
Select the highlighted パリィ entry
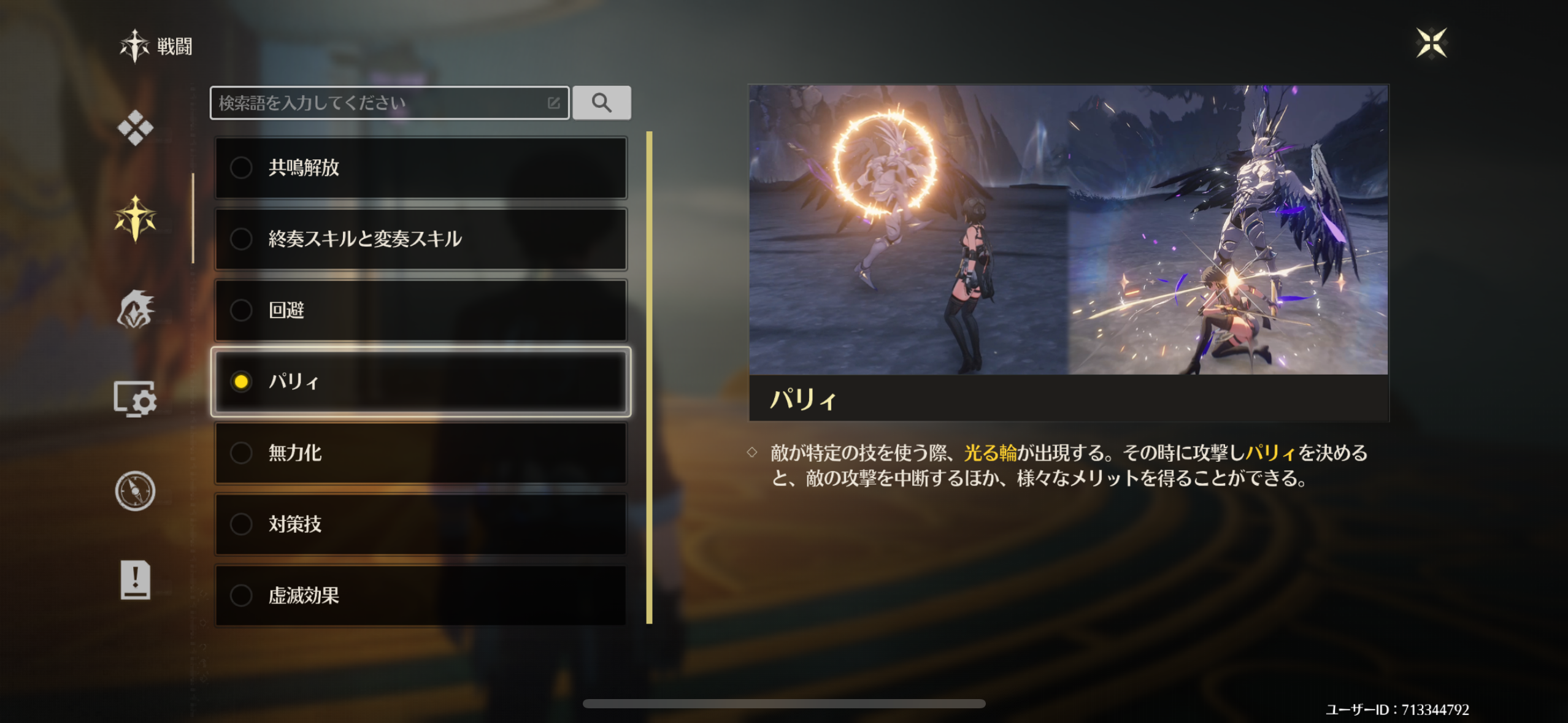(420, 381)
